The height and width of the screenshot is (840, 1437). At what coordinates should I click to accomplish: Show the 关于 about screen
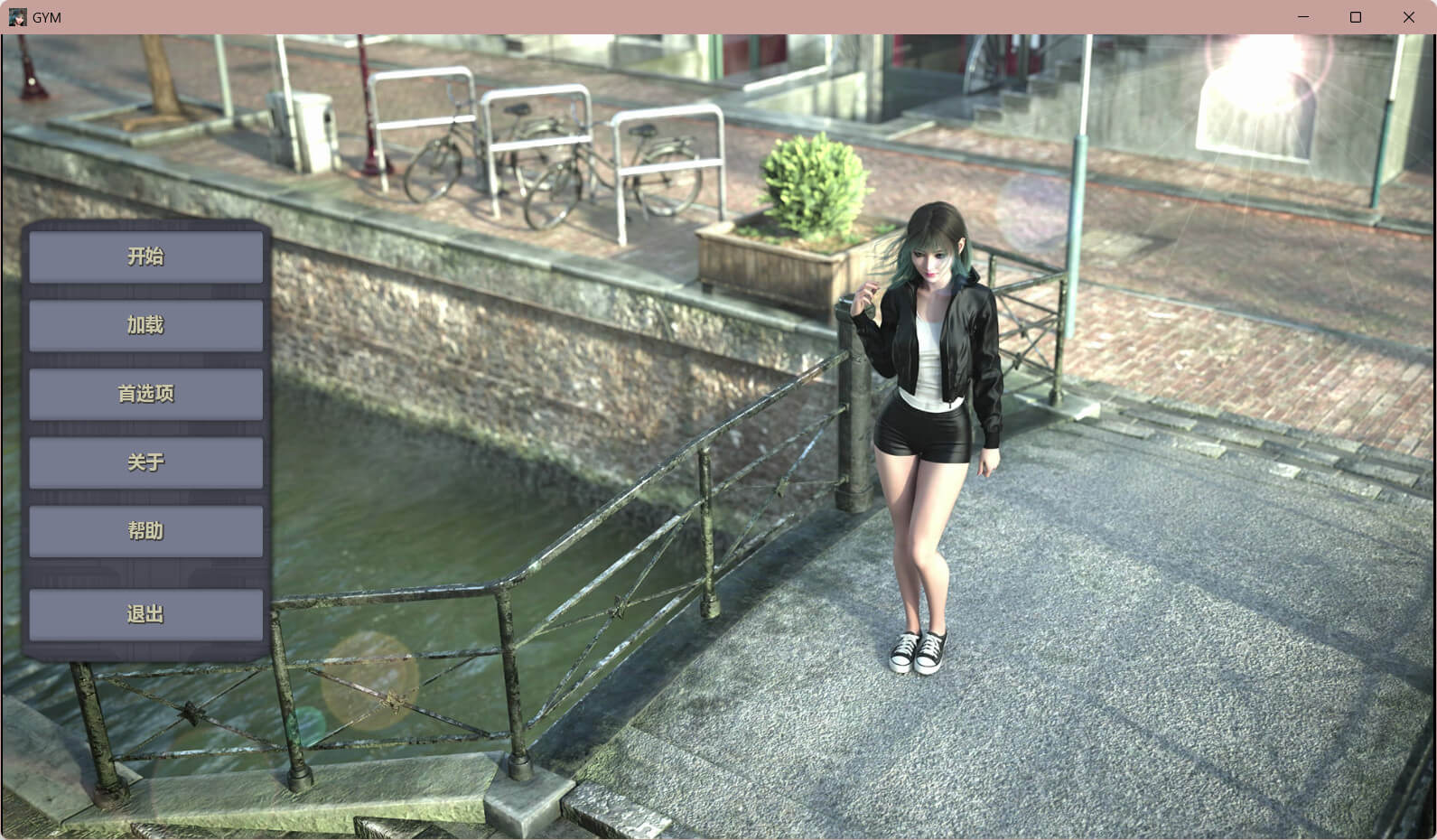tap(145, 462)
